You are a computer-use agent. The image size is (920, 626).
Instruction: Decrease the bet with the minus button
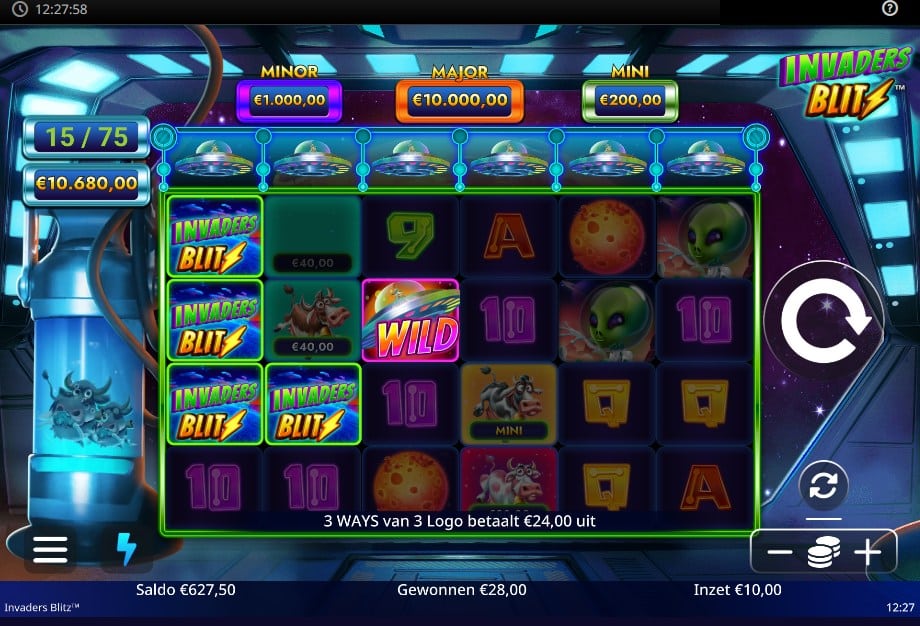tap(780, 553)
